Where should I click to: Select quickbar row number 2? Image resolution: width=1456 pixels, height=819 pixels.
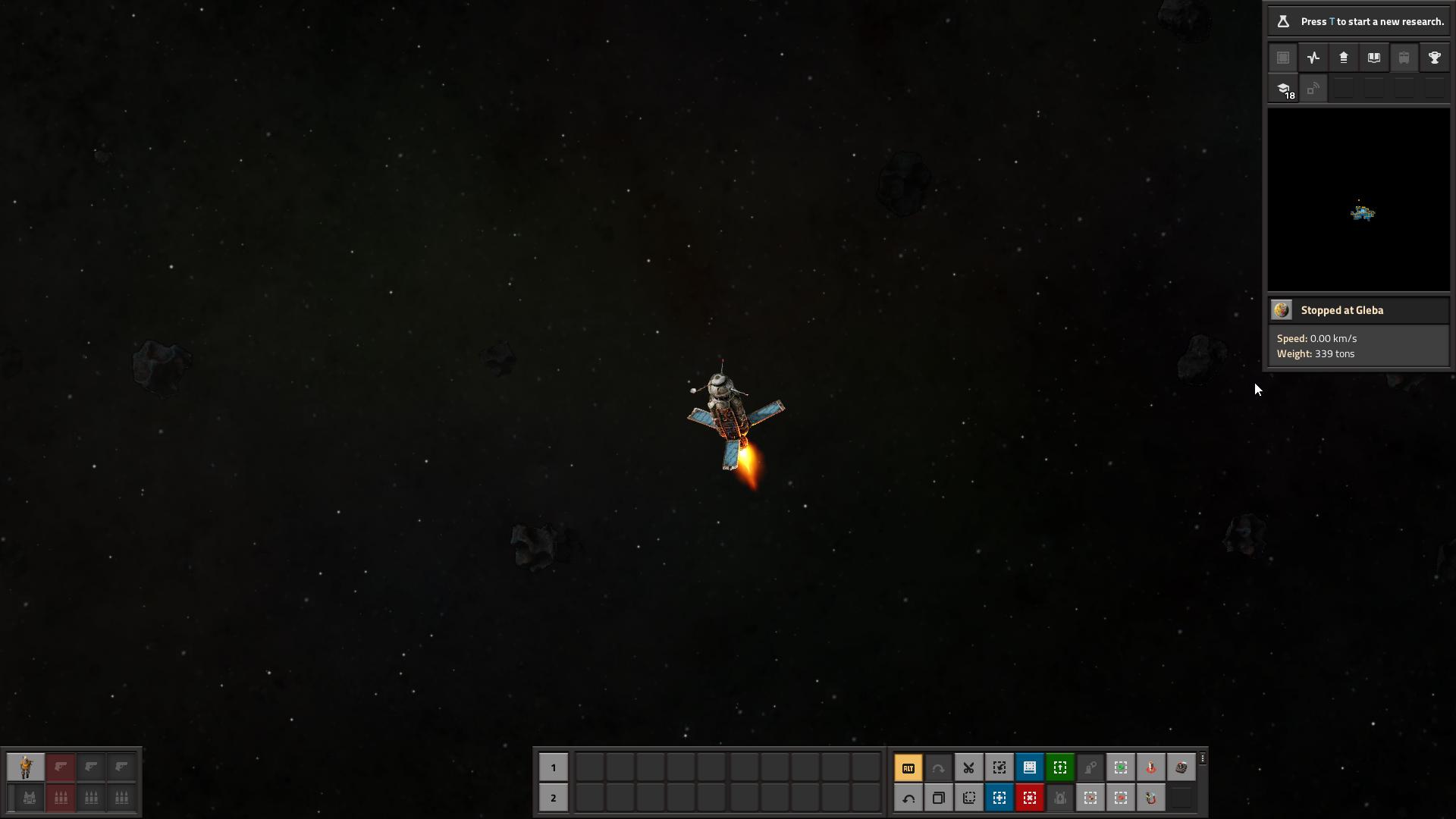point(553,798)
